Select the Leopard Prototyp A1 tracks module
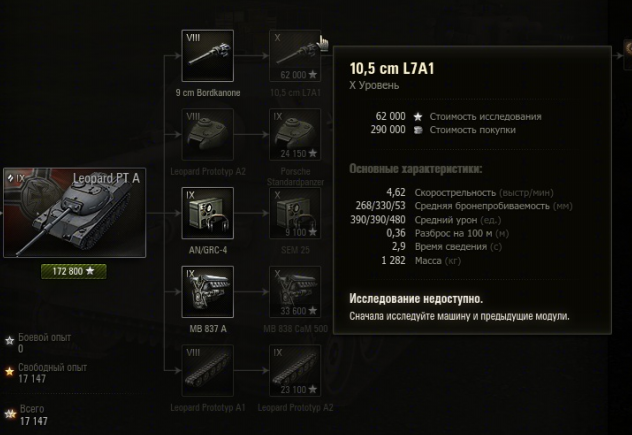Screen dimensions: 632x435 (209, 369)
